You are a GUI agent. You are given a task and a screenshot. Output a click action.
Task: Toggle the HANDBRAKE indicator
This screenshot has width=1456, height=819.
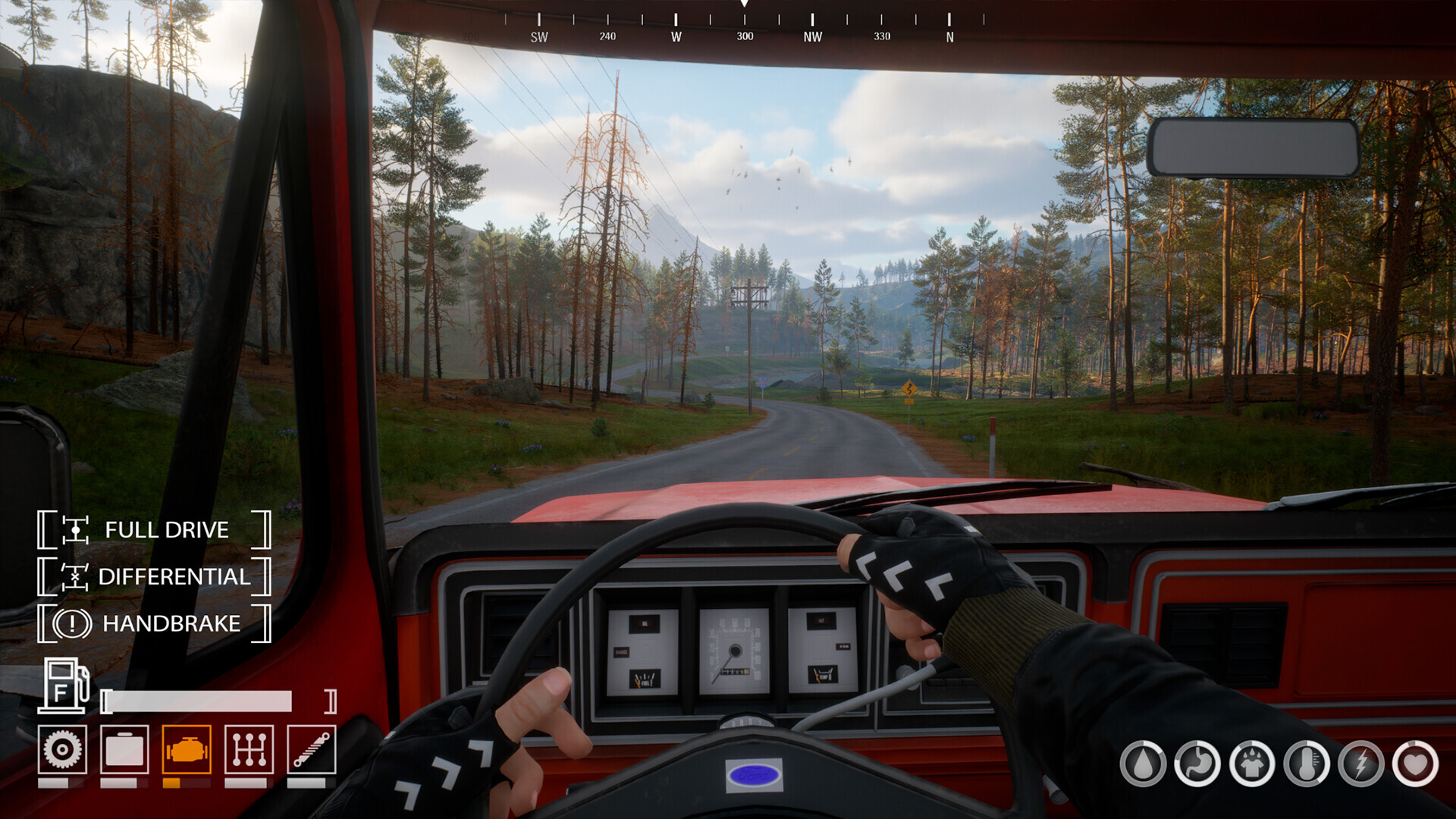point(154,623)
